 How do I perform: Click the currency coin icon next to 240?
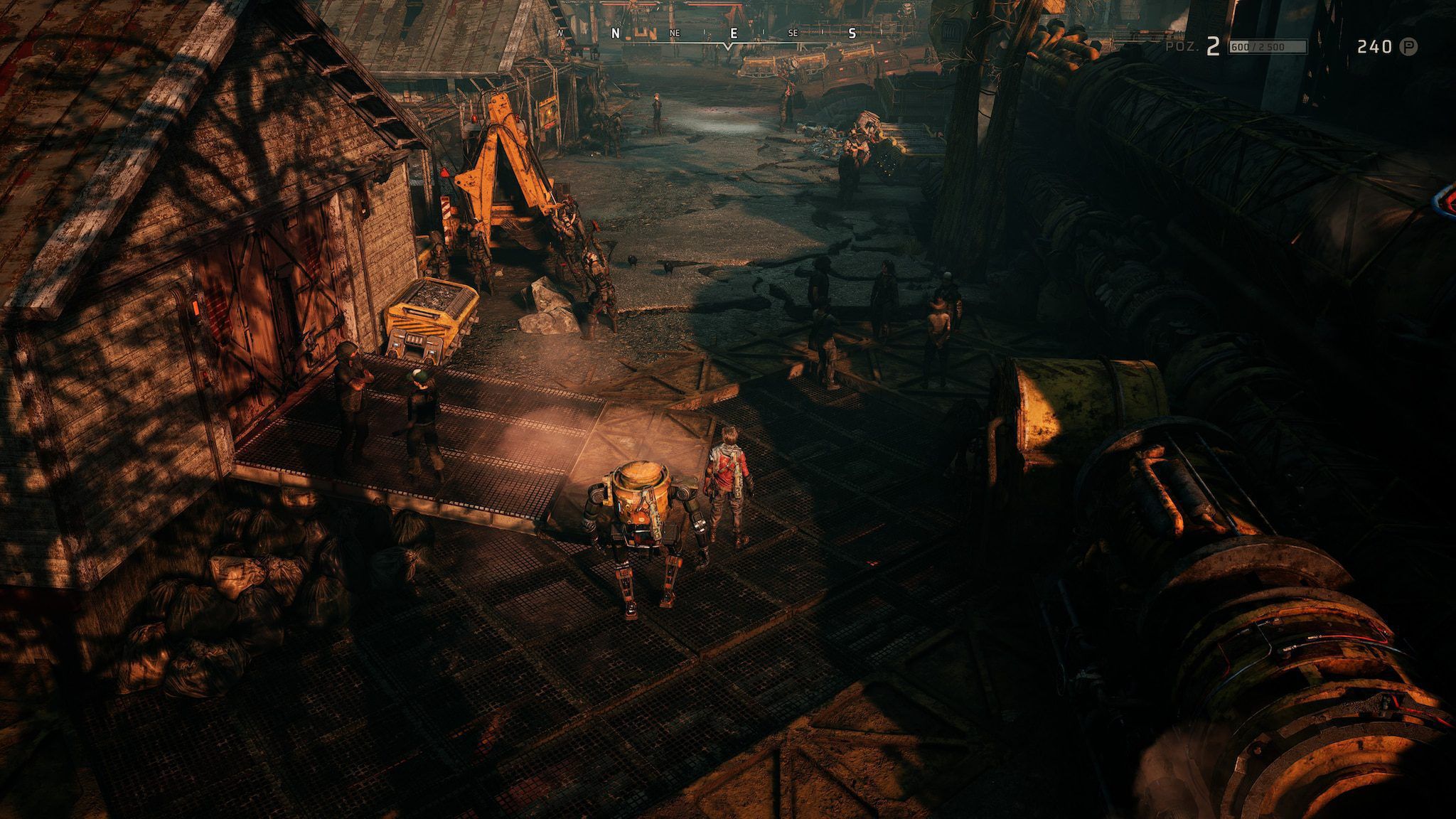tap(1408, 47)
